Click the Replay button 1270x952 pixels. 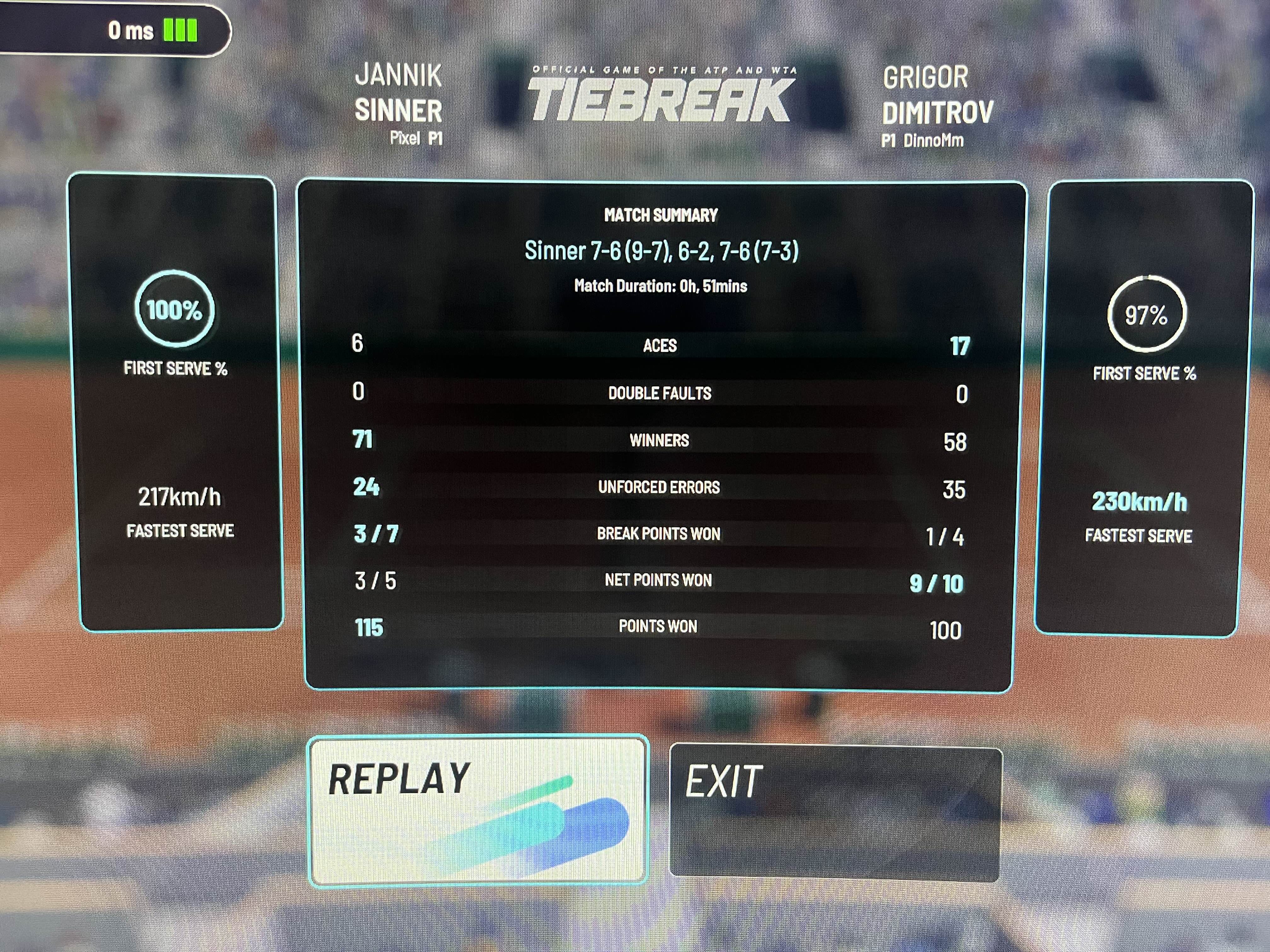point(478,811)
